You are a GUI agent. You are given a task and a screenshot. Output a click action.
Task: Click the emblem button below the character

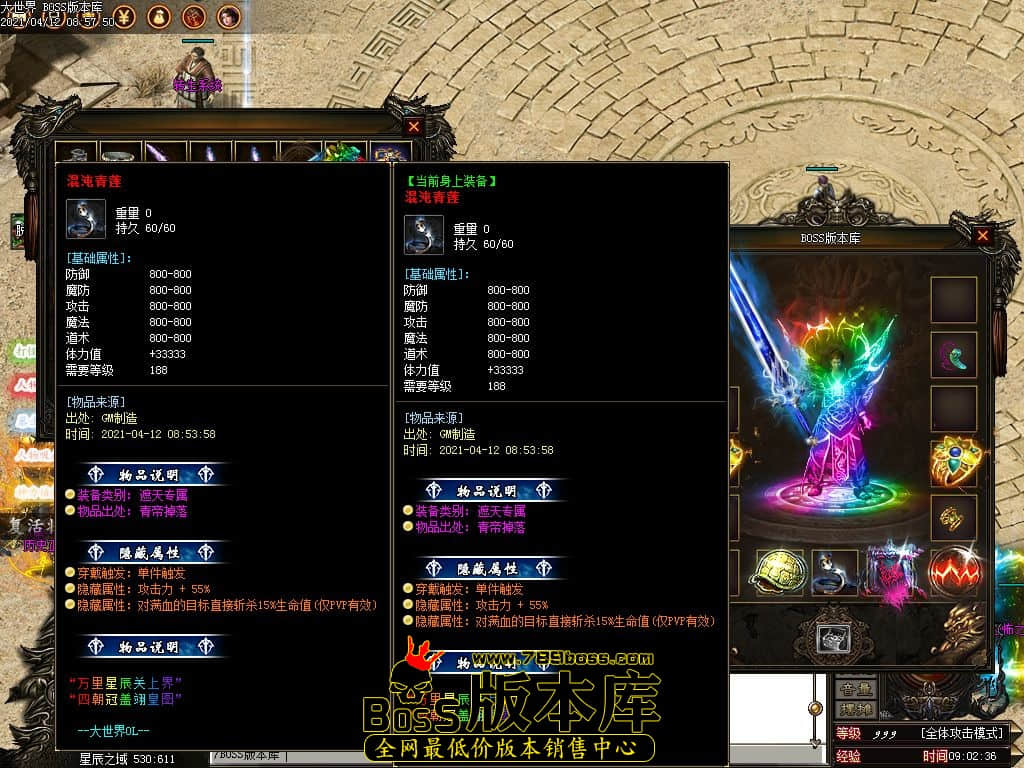834,638
